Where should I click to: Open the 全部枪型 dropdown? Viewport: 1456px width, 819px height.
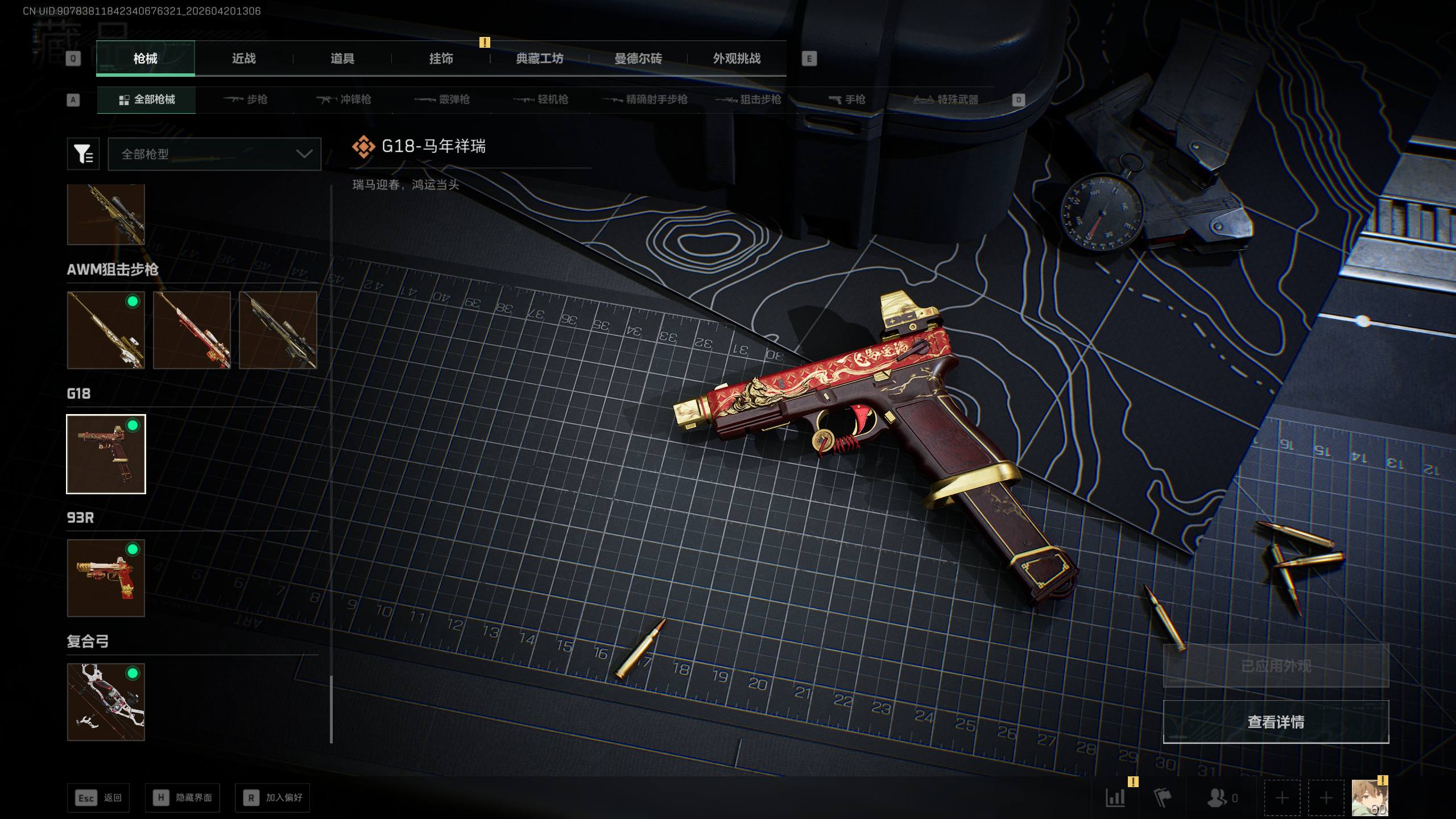point(214,154)
